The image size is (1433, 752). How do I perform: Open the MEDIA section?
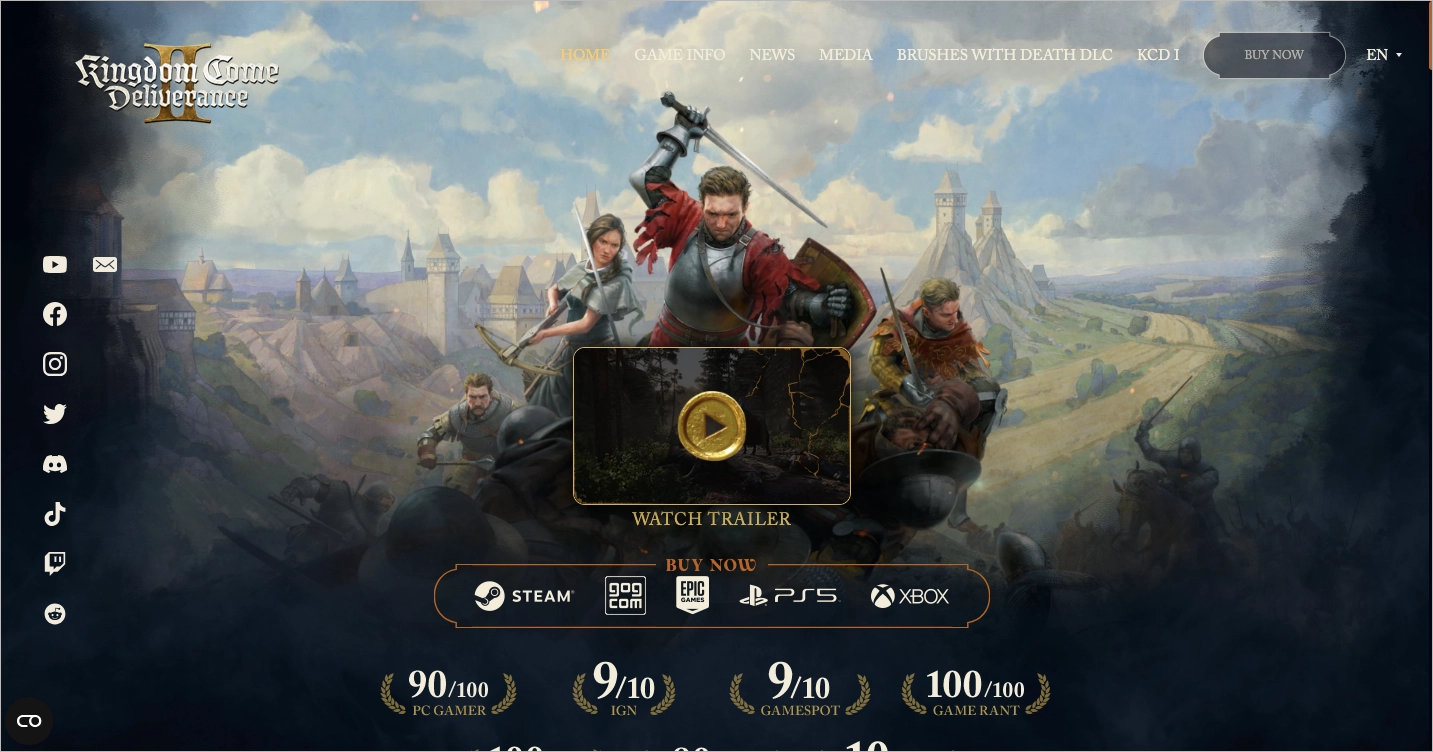(845, 55)
